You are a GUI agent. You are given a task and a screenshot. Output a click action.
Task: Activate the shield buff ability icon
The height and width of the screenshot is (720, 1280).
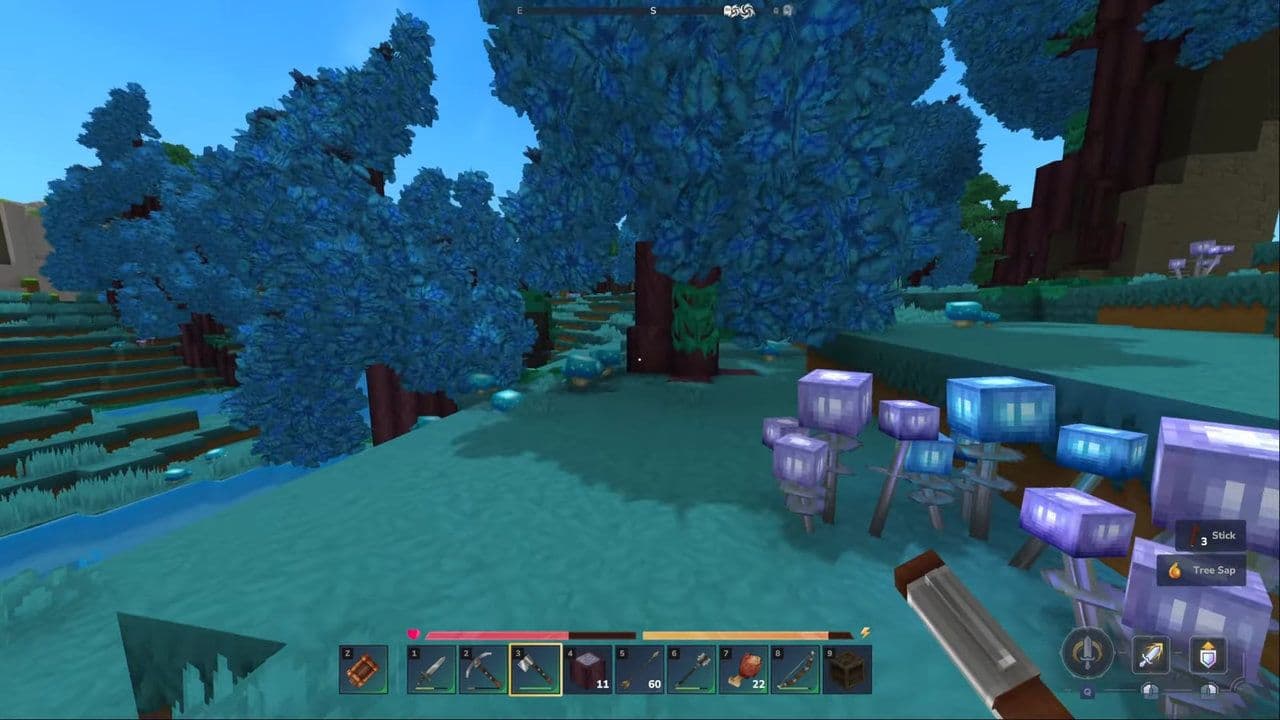[1208, 654]
